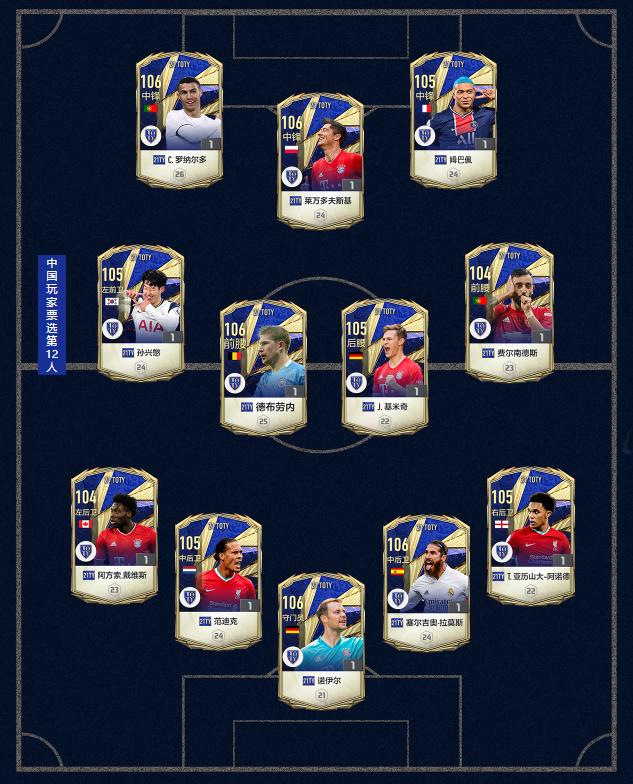Screen dimensions: 633x784
Task: Choose the 塞尔吉奥·拉莫斯 card
Action: click(426, 582)
